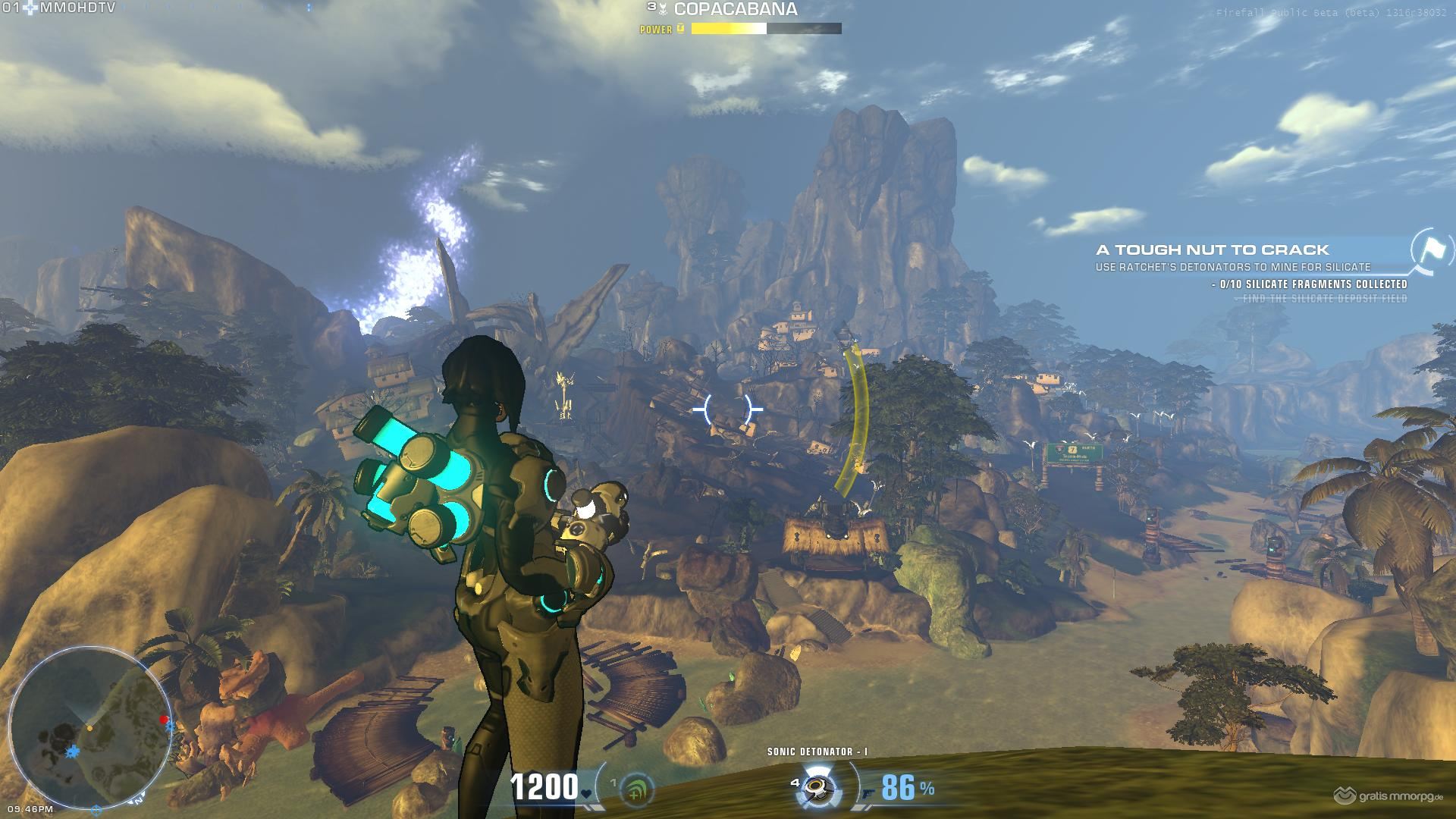
Task: Click the blue gear marker inside the minimap
Action: coord(73,752)
